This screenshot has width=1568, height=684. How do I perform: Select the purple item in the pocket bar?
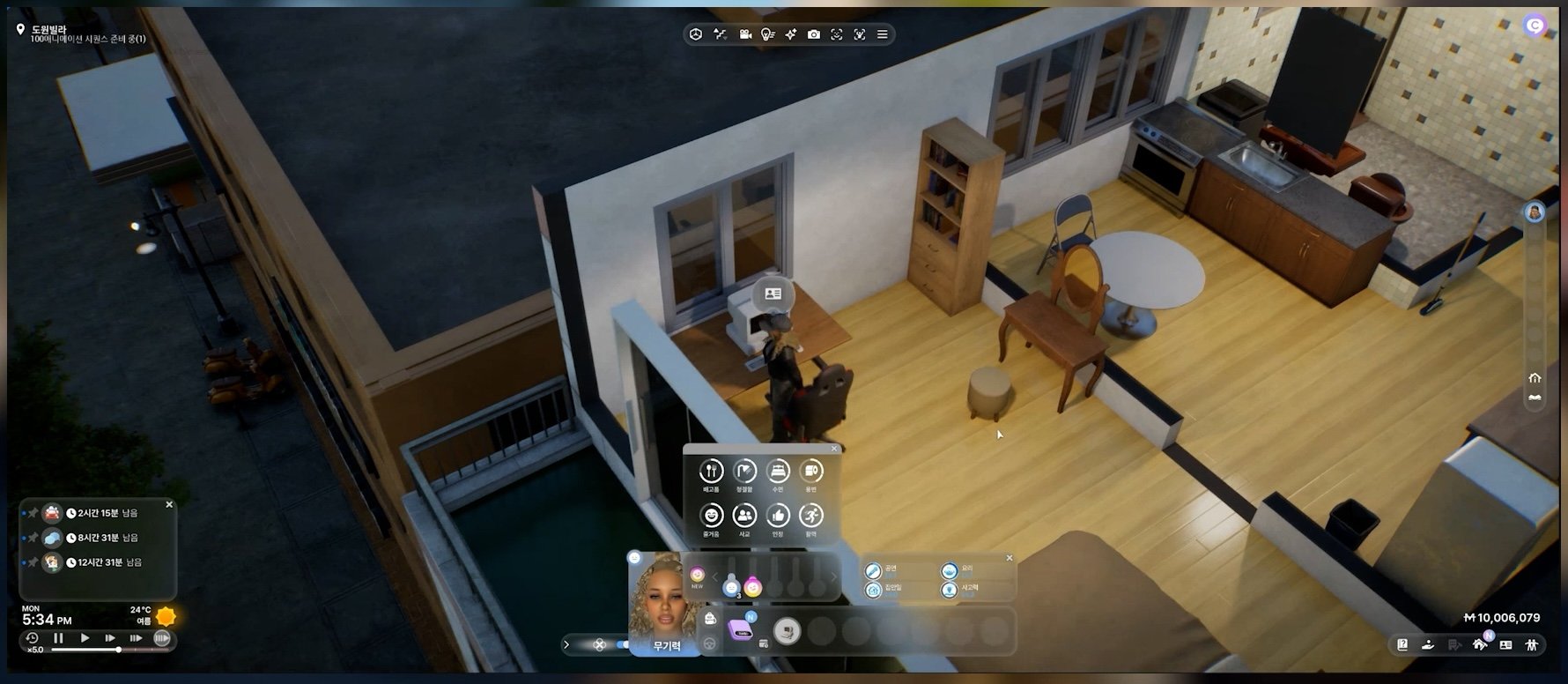coord(740,630)
